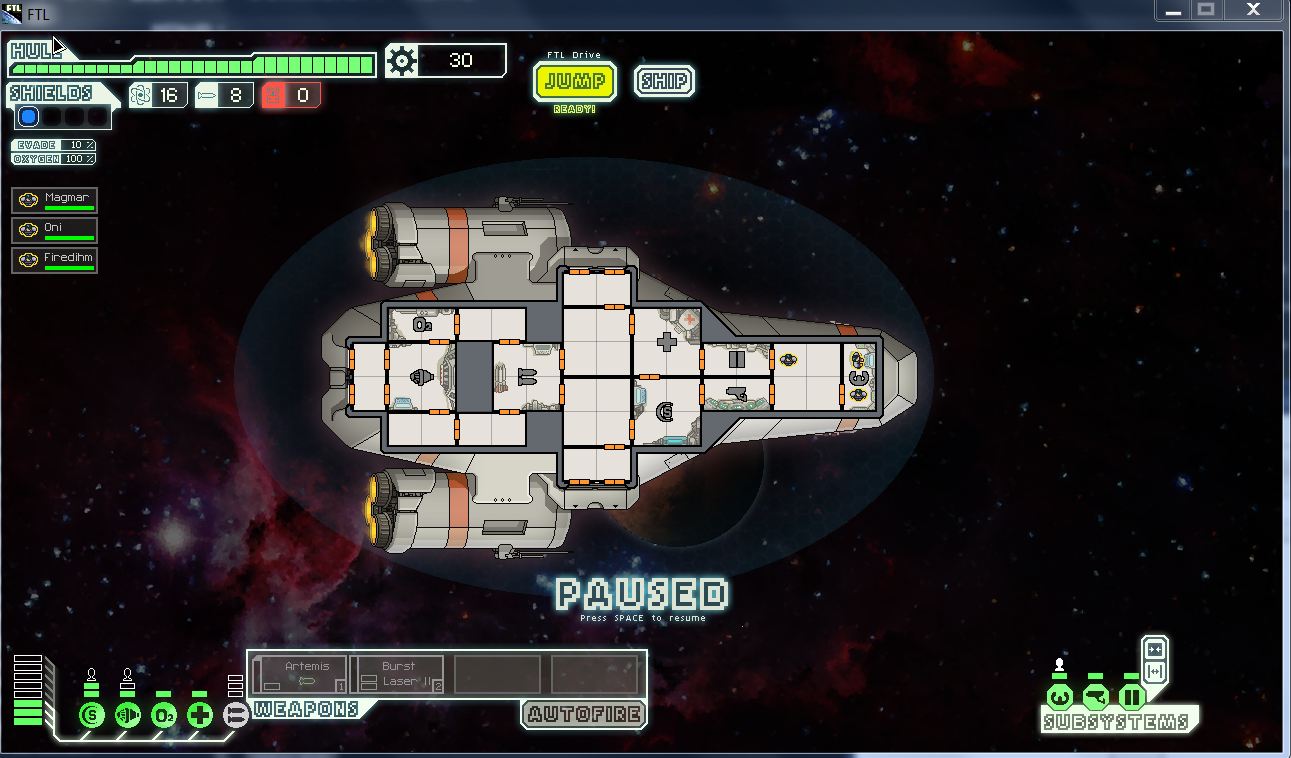
Task: Power the Medbay cross system icon
Action: [x=200, y=715]
